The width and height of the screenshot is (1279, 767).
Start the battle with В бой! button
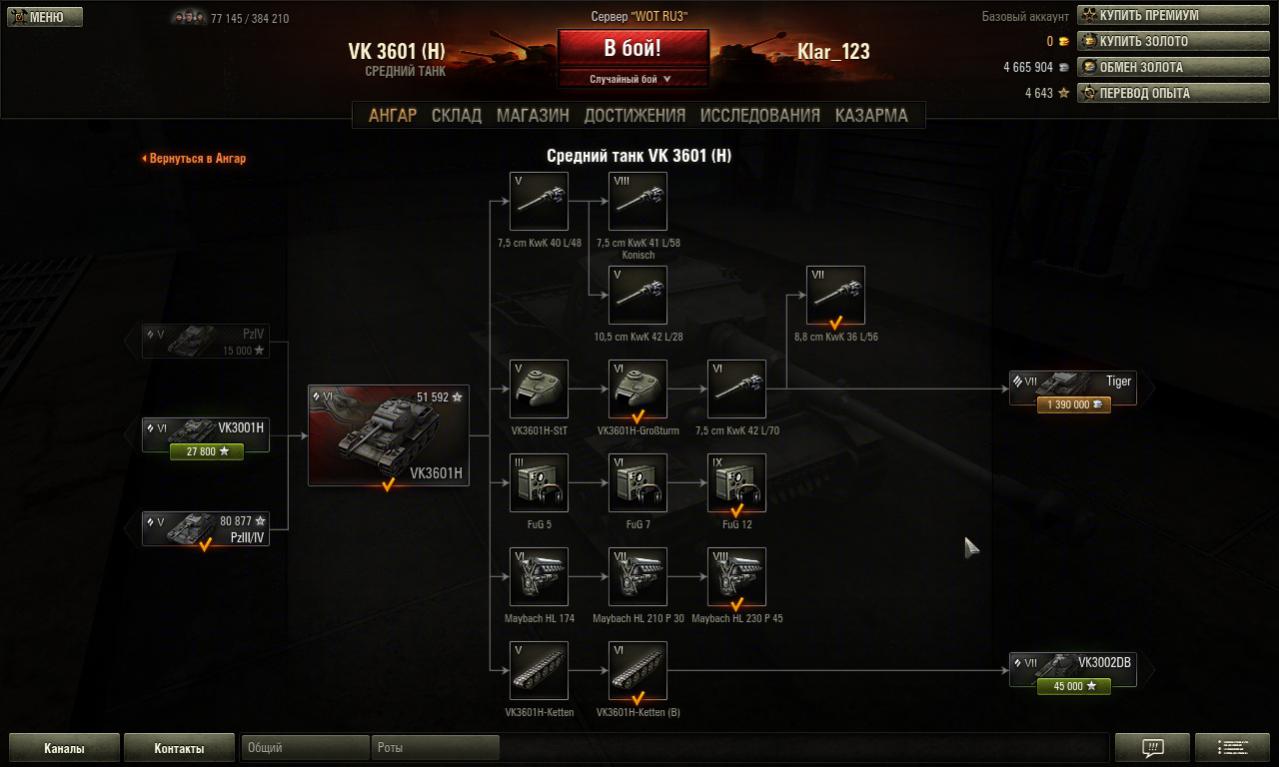pos(632,49)
